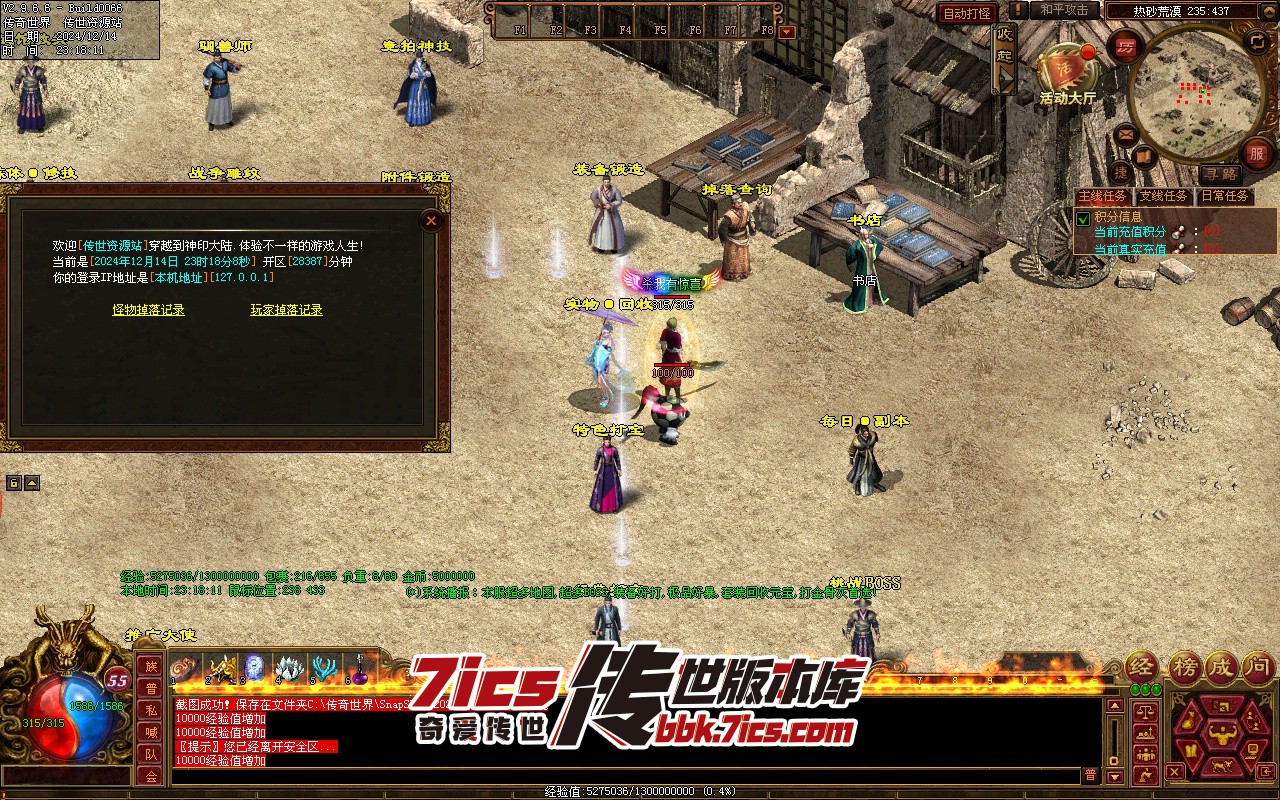The height and width of the screenshot is (800, 1280).
Task: Select the white lotus item in hotbar slot 4
Action: (x=289, y=667)
